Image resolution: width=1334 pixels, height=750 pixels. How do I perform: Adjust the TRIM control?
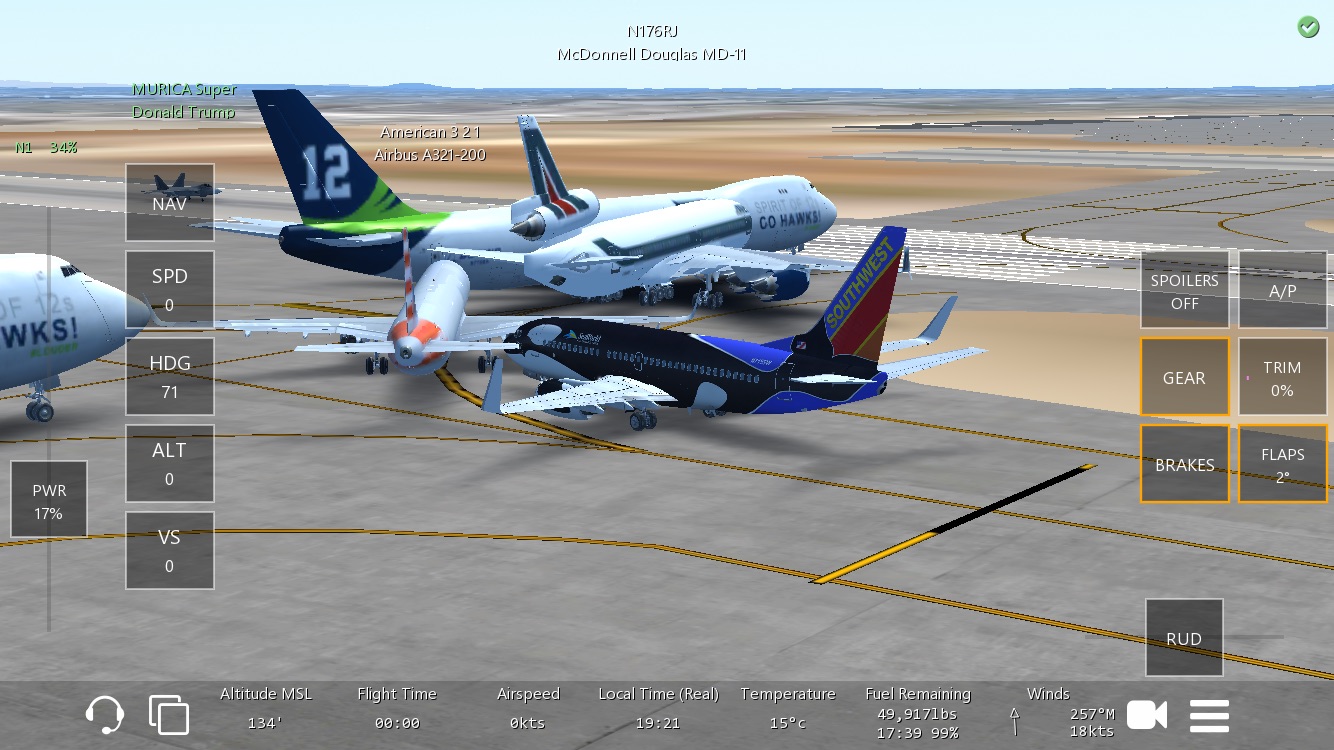[x=1283, y=377]
